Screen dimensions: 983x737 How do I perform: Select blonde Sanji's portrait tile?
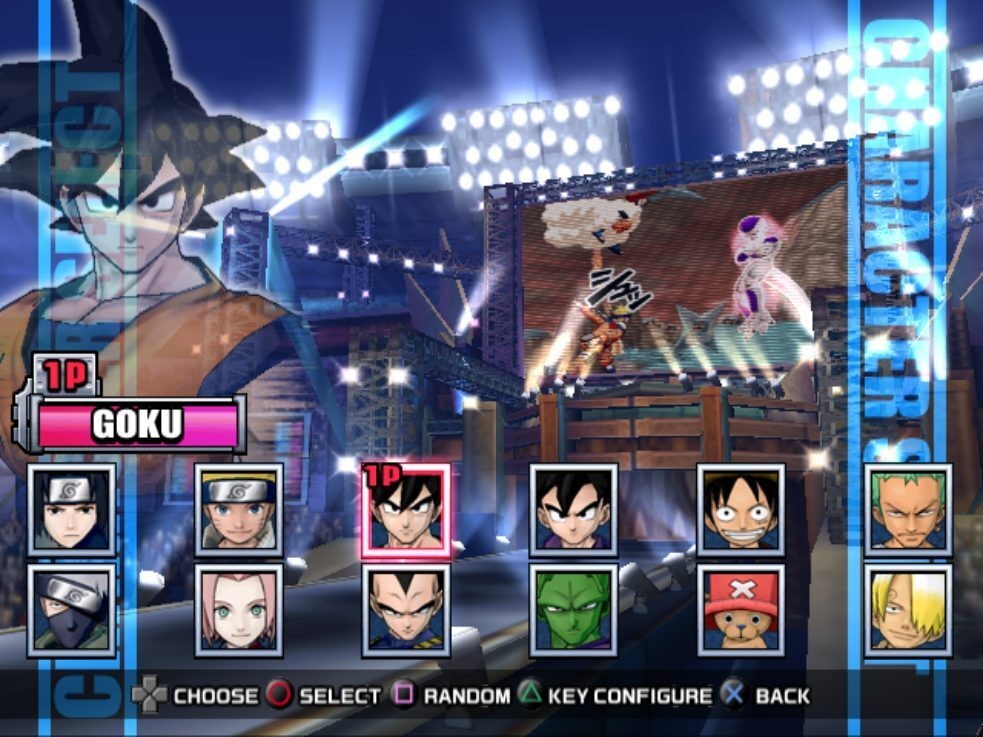[908, 610]
